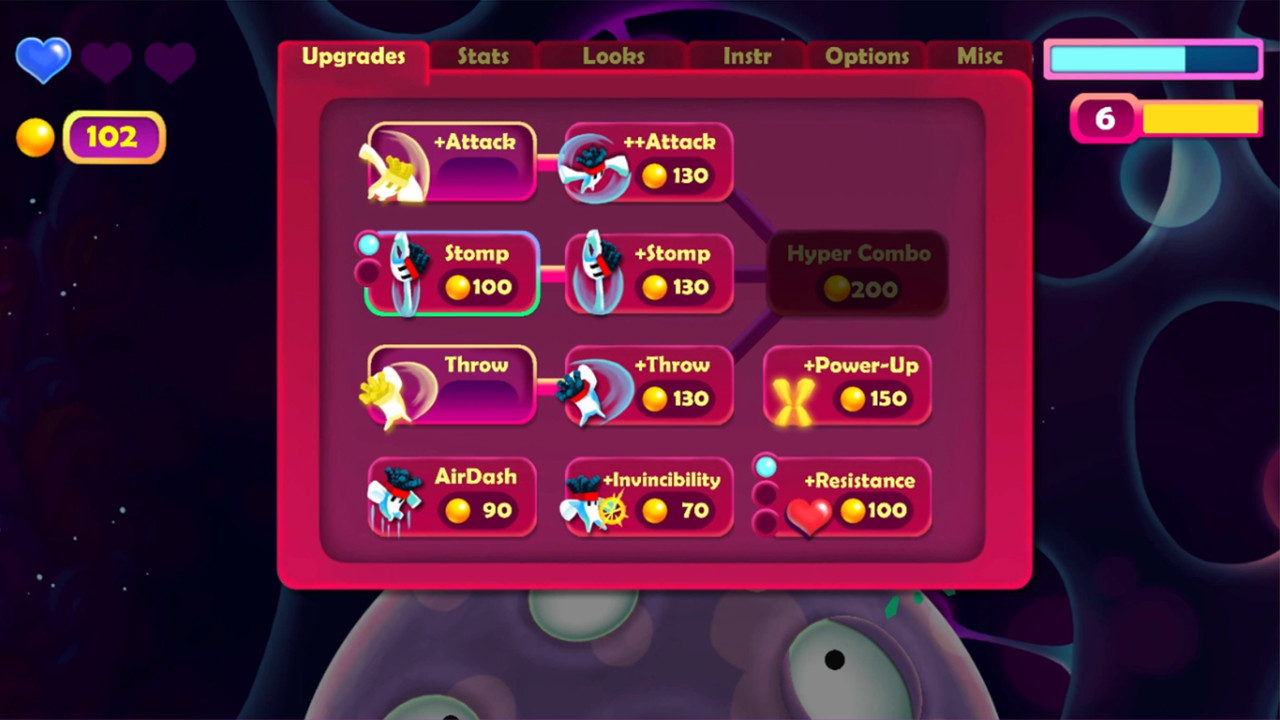Click the blue progress bar top right

[1152, 60]
